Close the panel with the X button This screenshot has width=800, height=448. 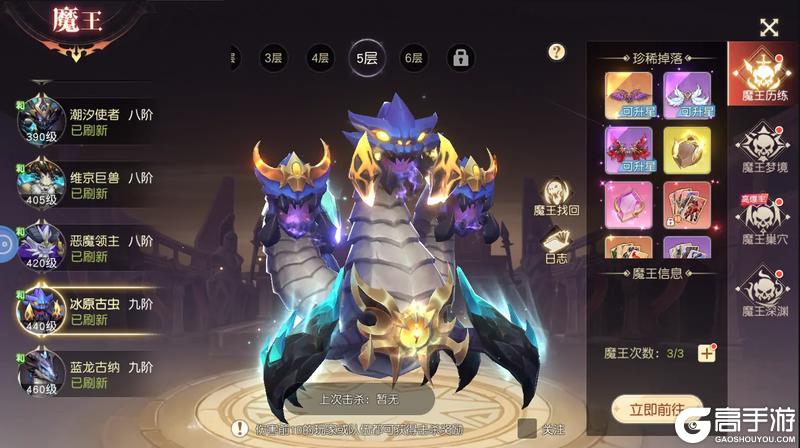768,28
